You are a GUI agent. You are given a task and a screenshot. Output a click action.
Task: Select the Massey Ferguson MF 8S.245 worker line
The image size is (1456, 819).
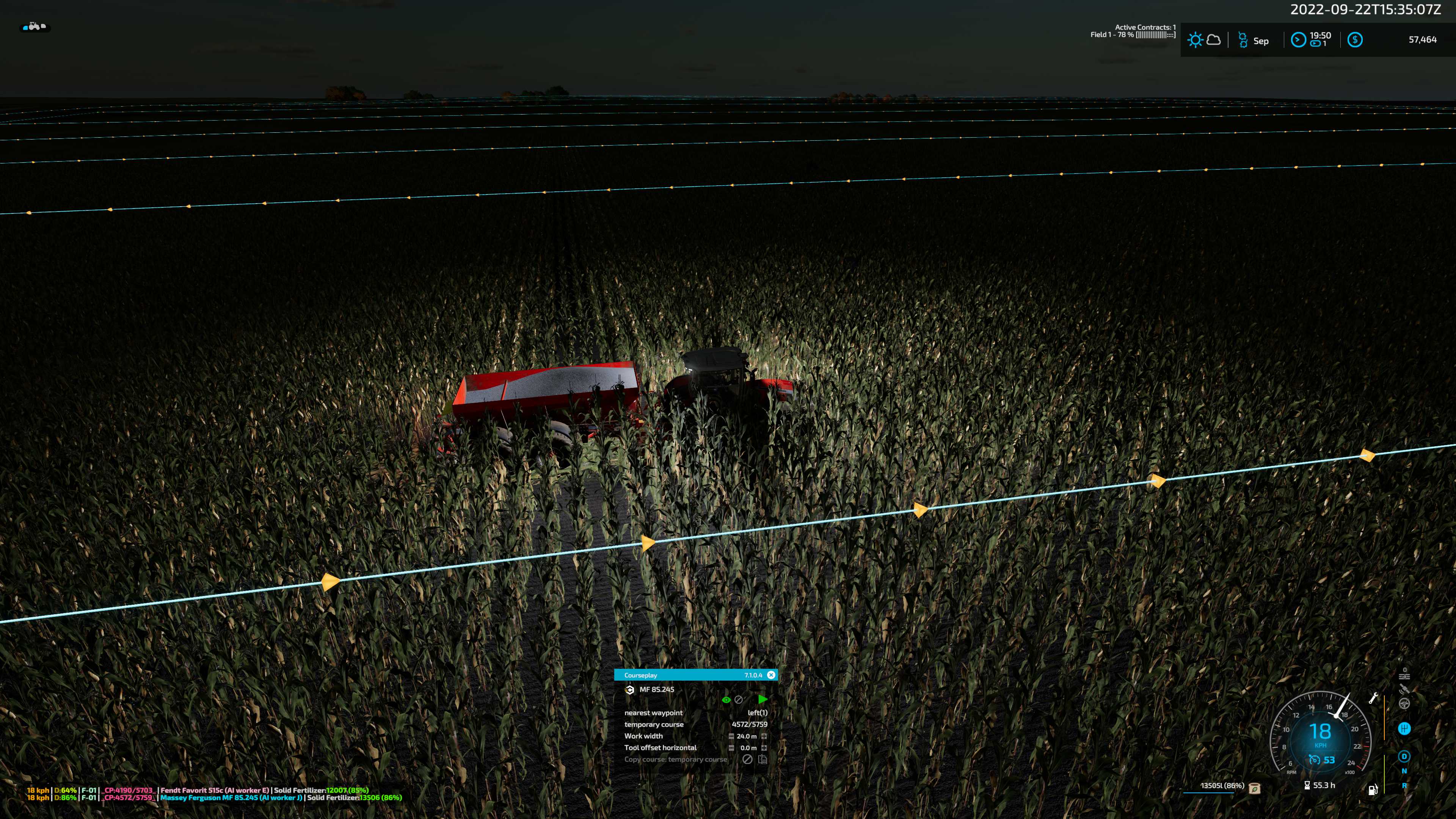point(232,797)
